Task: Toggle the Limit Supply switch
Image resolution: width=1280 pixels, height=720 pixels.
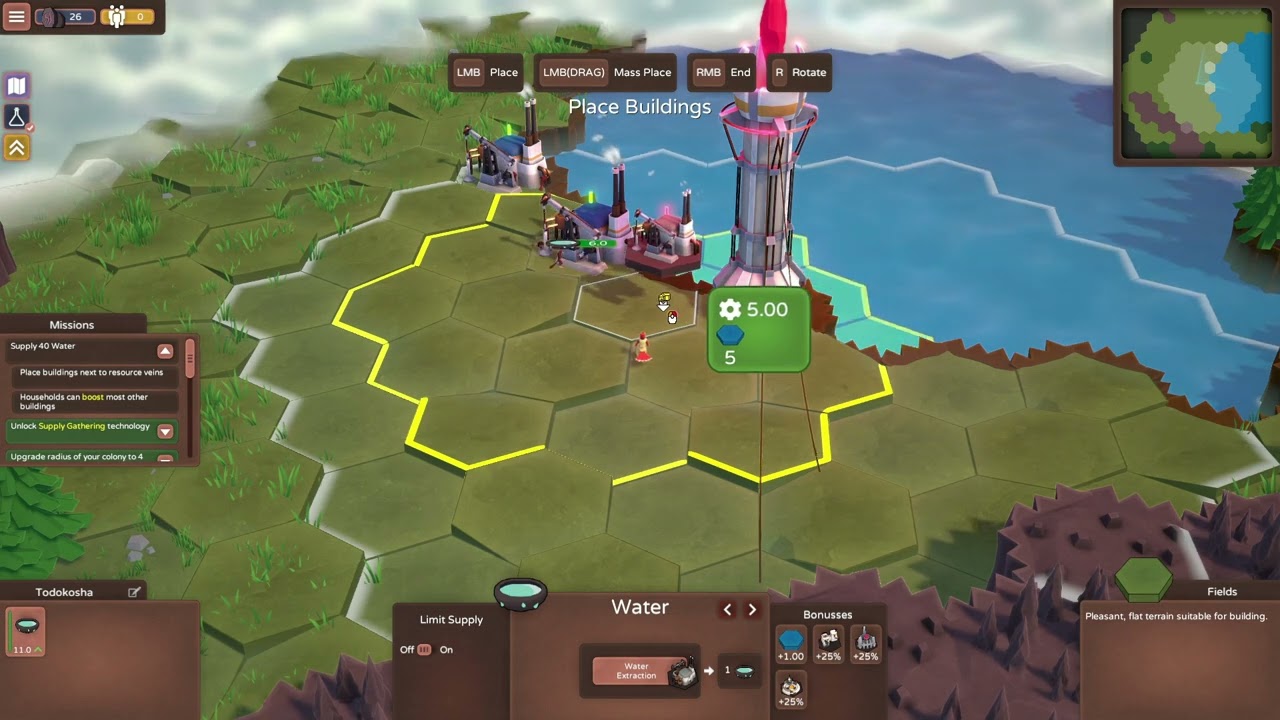Action: (x=424, y=649)
